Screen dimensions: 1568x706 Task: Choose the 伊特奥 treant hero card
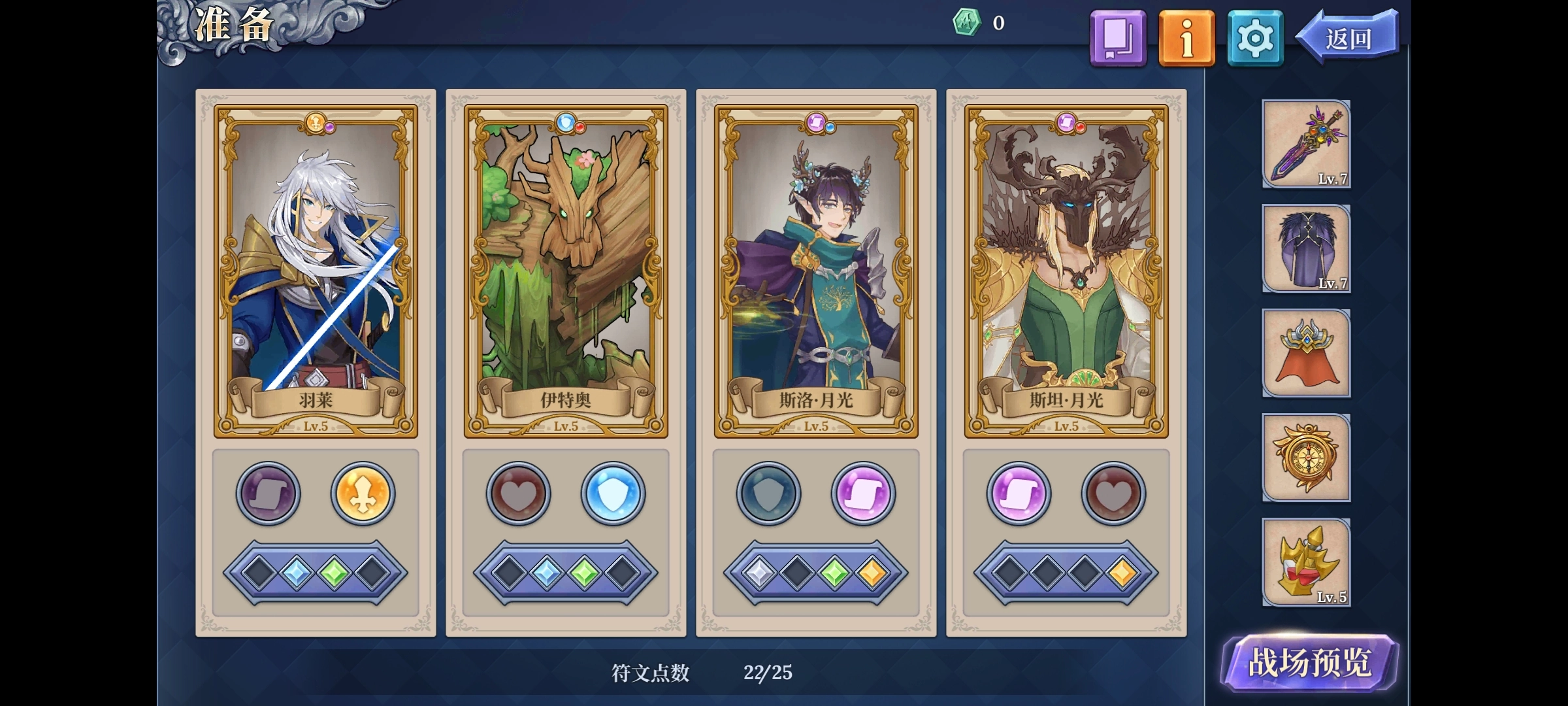566,271
